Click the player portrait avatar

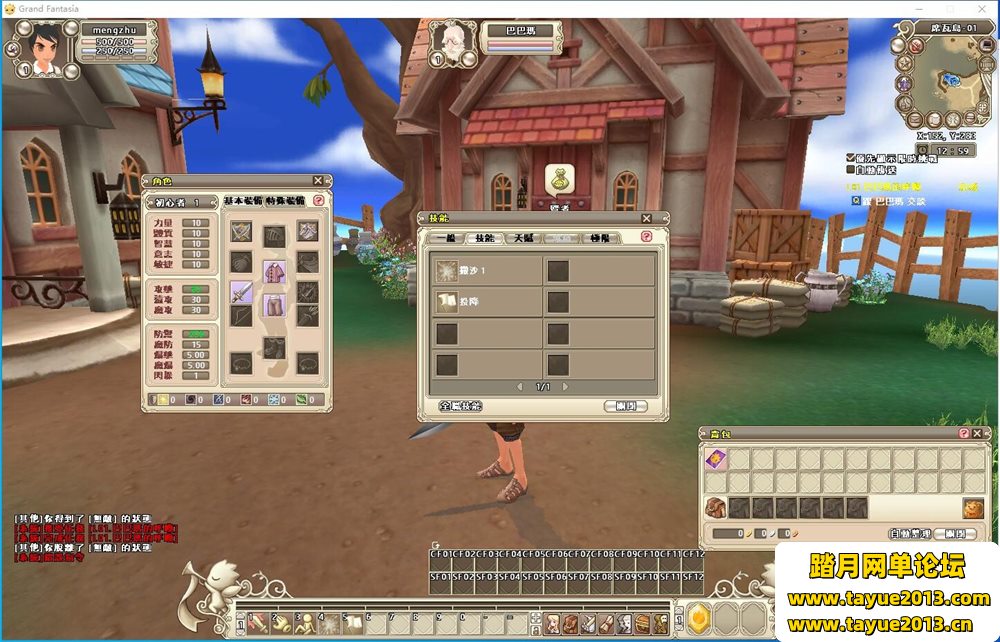tap(41, 51)
